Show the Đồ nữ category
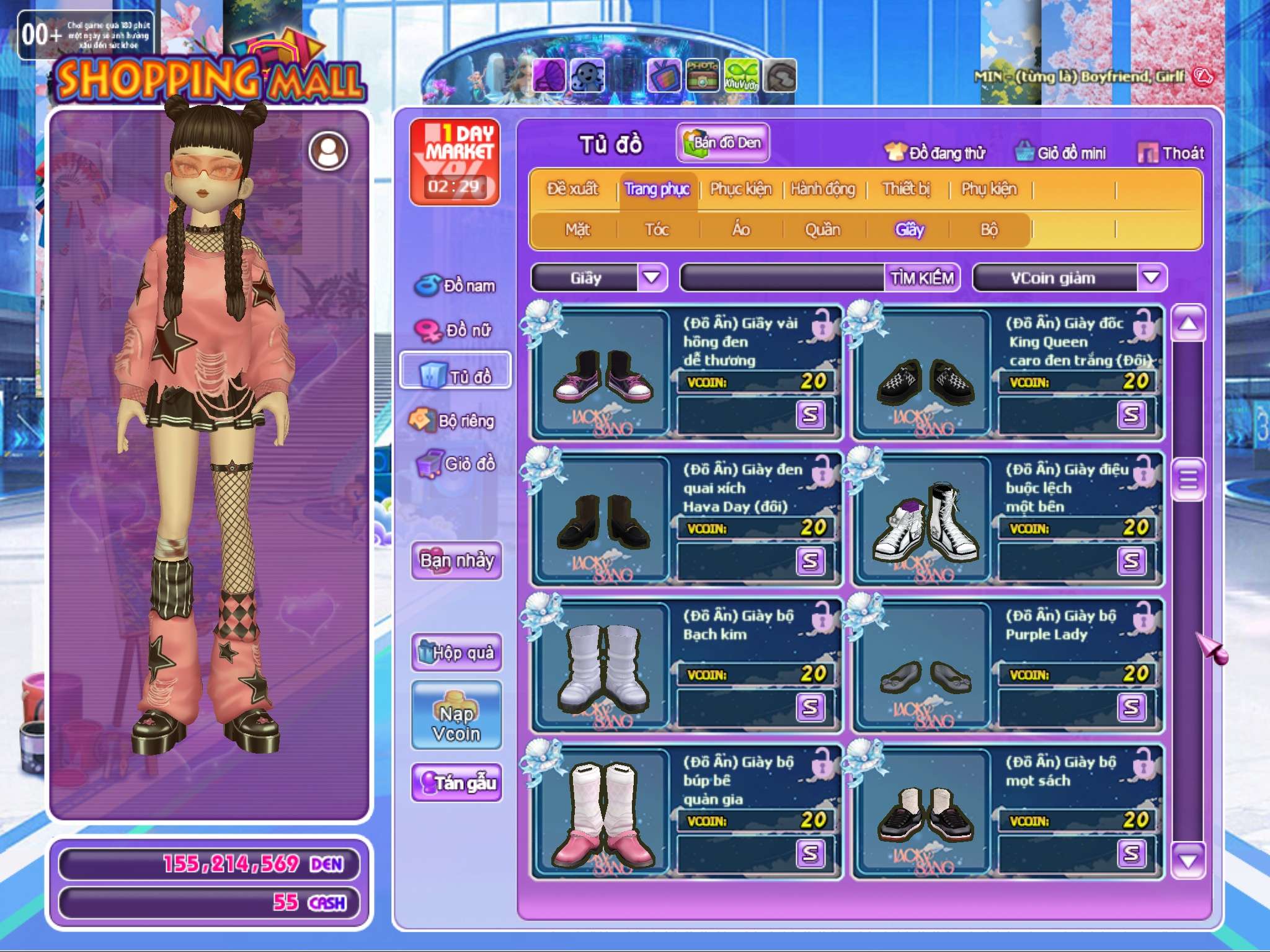Image resolution: width=1270 pixels, height=952 pixels. [x=456, y=330]
